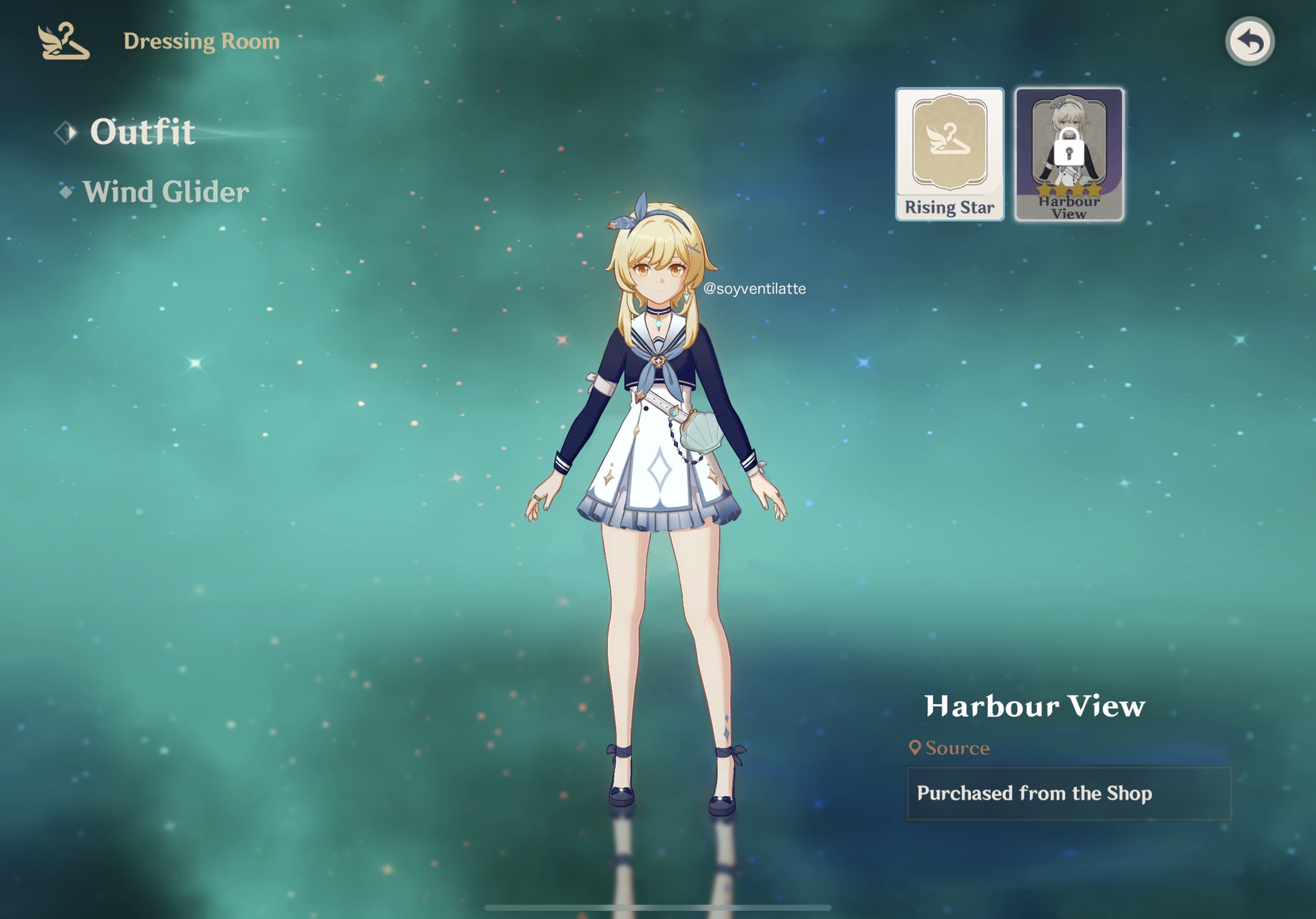The width and height of the screenshot is (1316, 919).
Task: Open the Purchased from the Shop source
Action: tap(1067, 793)
